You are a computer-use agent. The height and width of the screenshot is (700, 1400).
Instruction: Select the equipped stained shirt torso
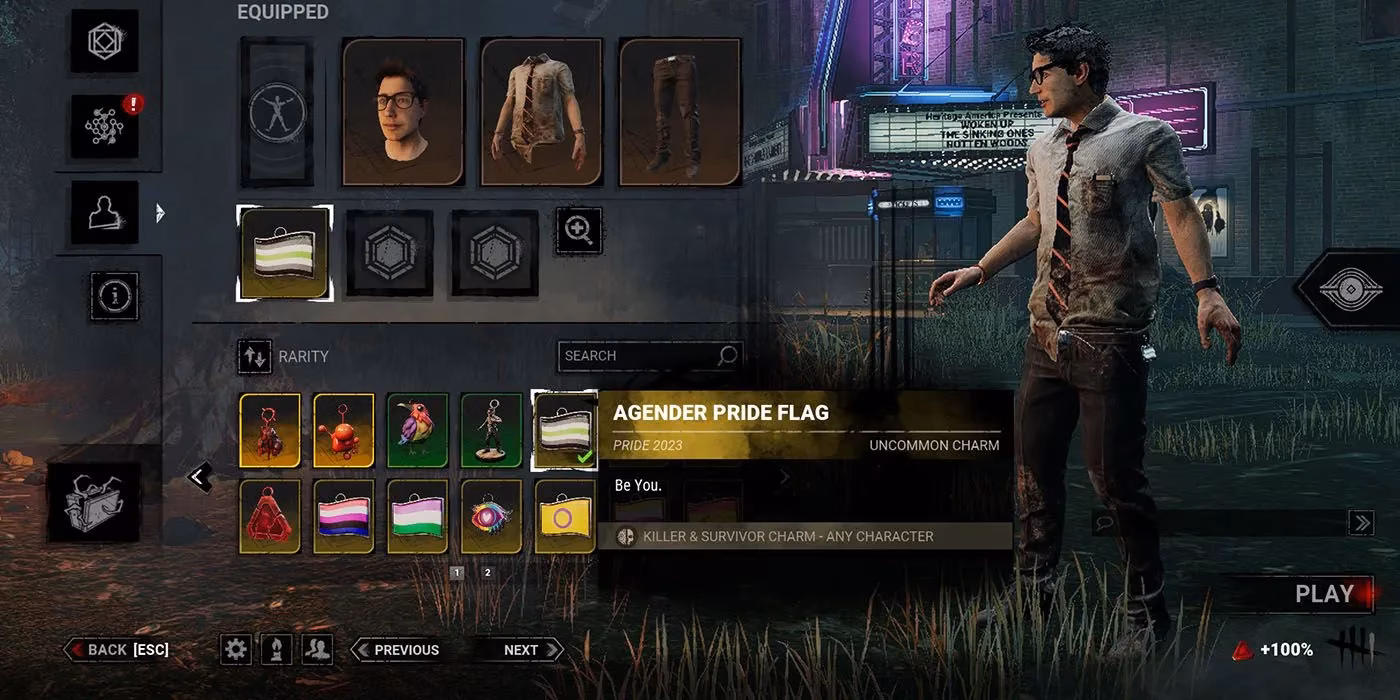541,112
